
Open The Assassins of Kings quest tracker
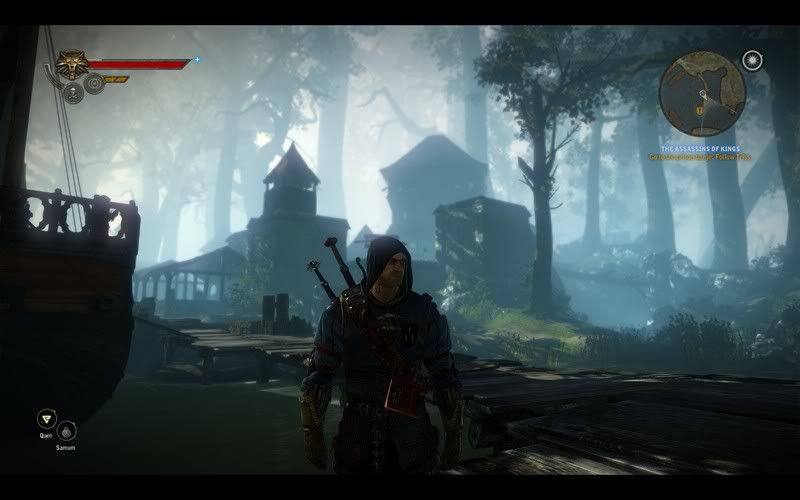click(701, 147)
